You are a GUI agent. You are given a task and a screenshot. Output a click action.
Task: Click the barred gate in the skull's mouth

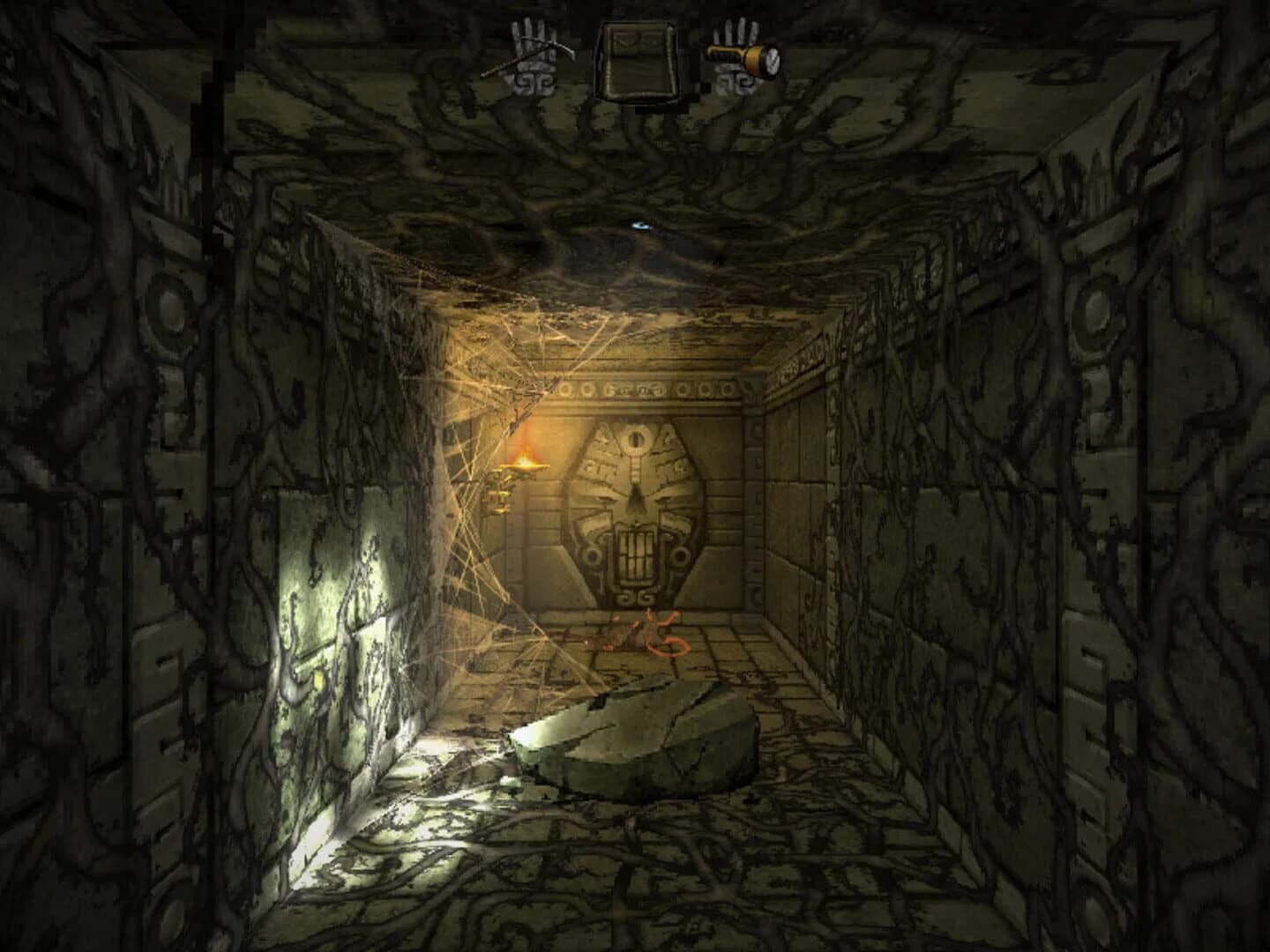635,555
